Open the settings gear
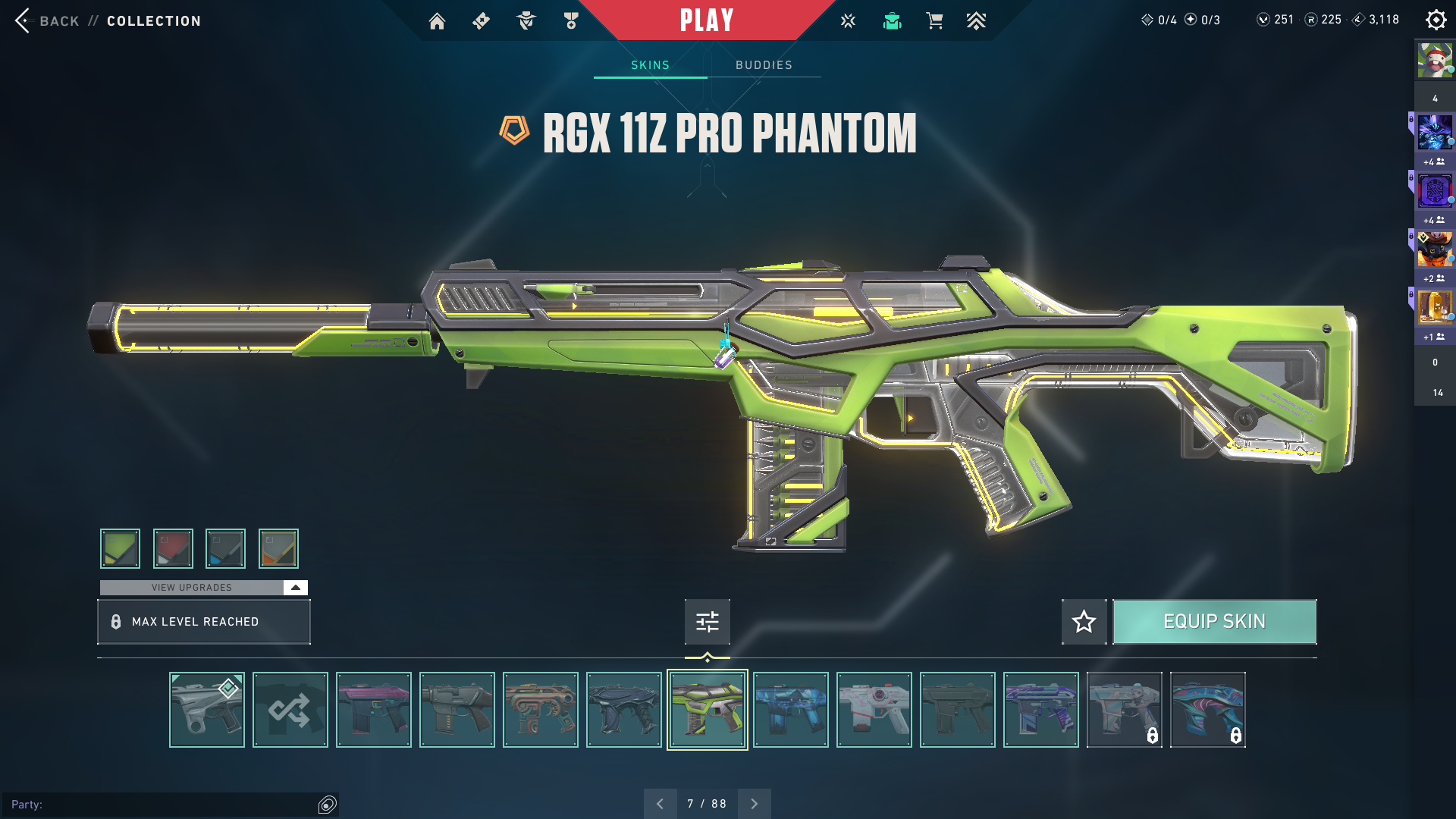1456x819 pixels. tap(1436, 20)
